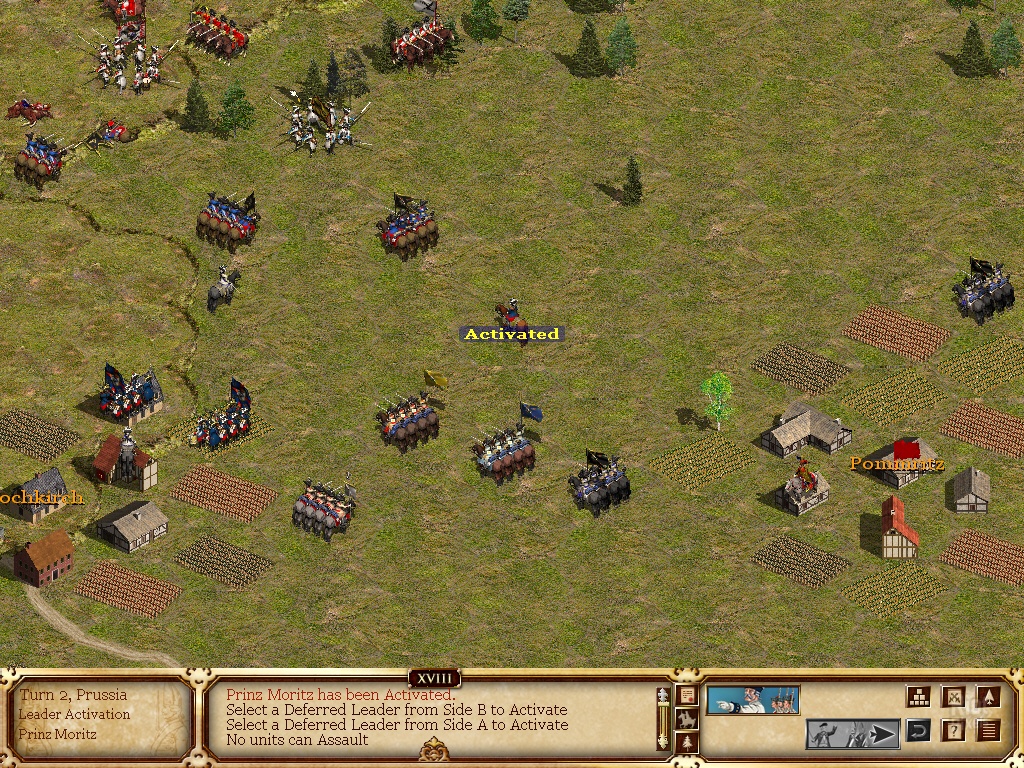This screenshot has width=1024, height=768.
Task: Toggle the horseman unit display icon
Action: pos(687,719)
